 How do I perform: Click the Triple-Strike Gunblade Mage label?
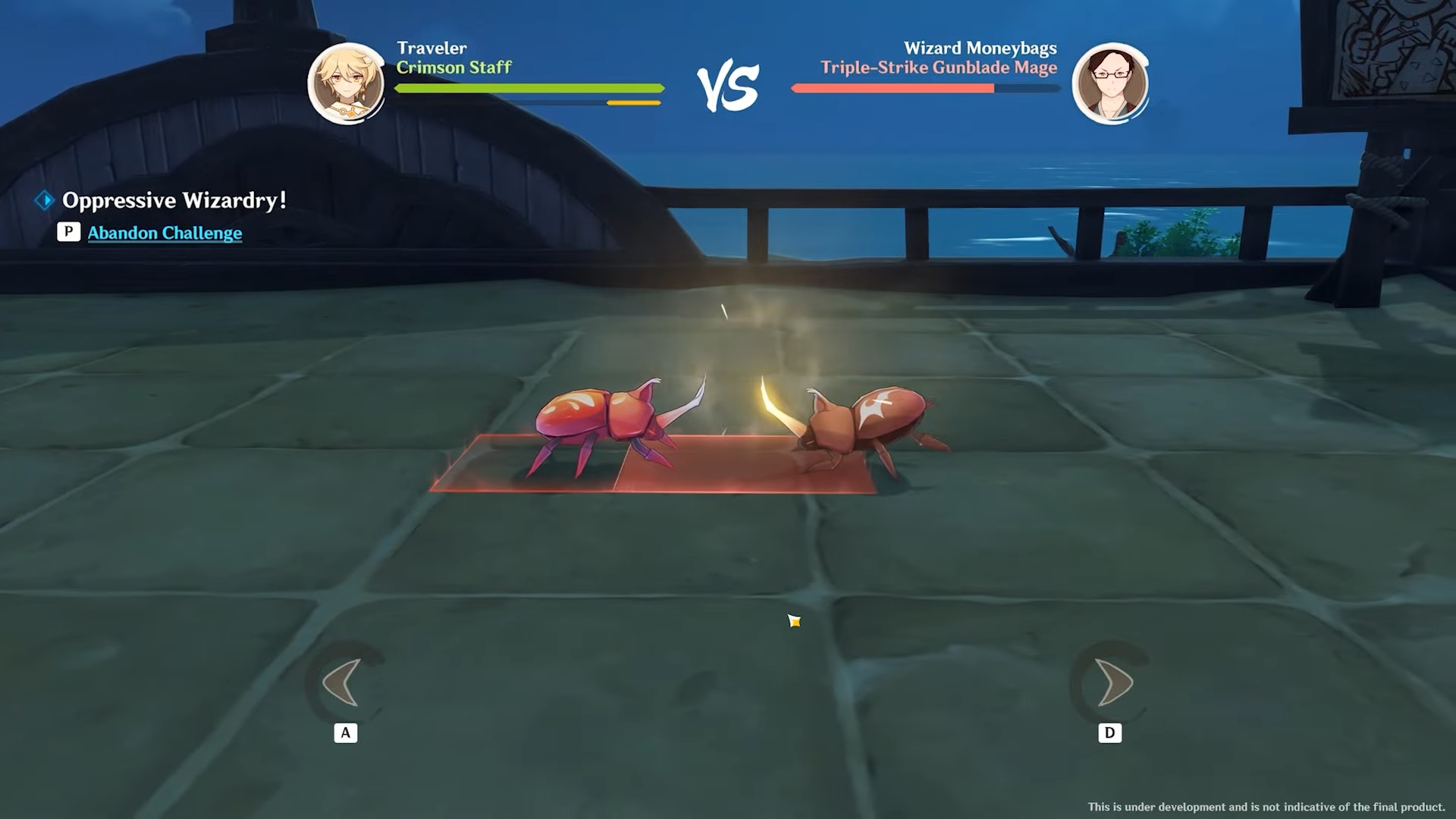(x=939, y=67)
